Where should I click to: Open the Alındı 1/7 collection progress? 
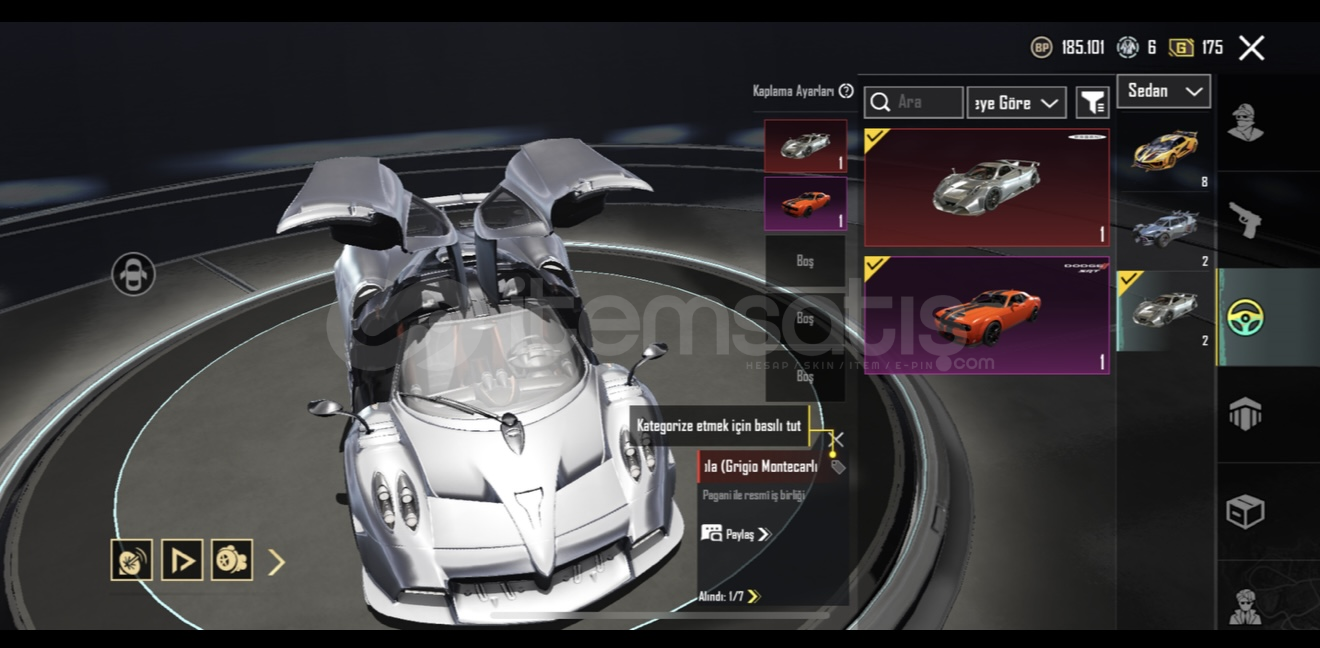(729, 597)
